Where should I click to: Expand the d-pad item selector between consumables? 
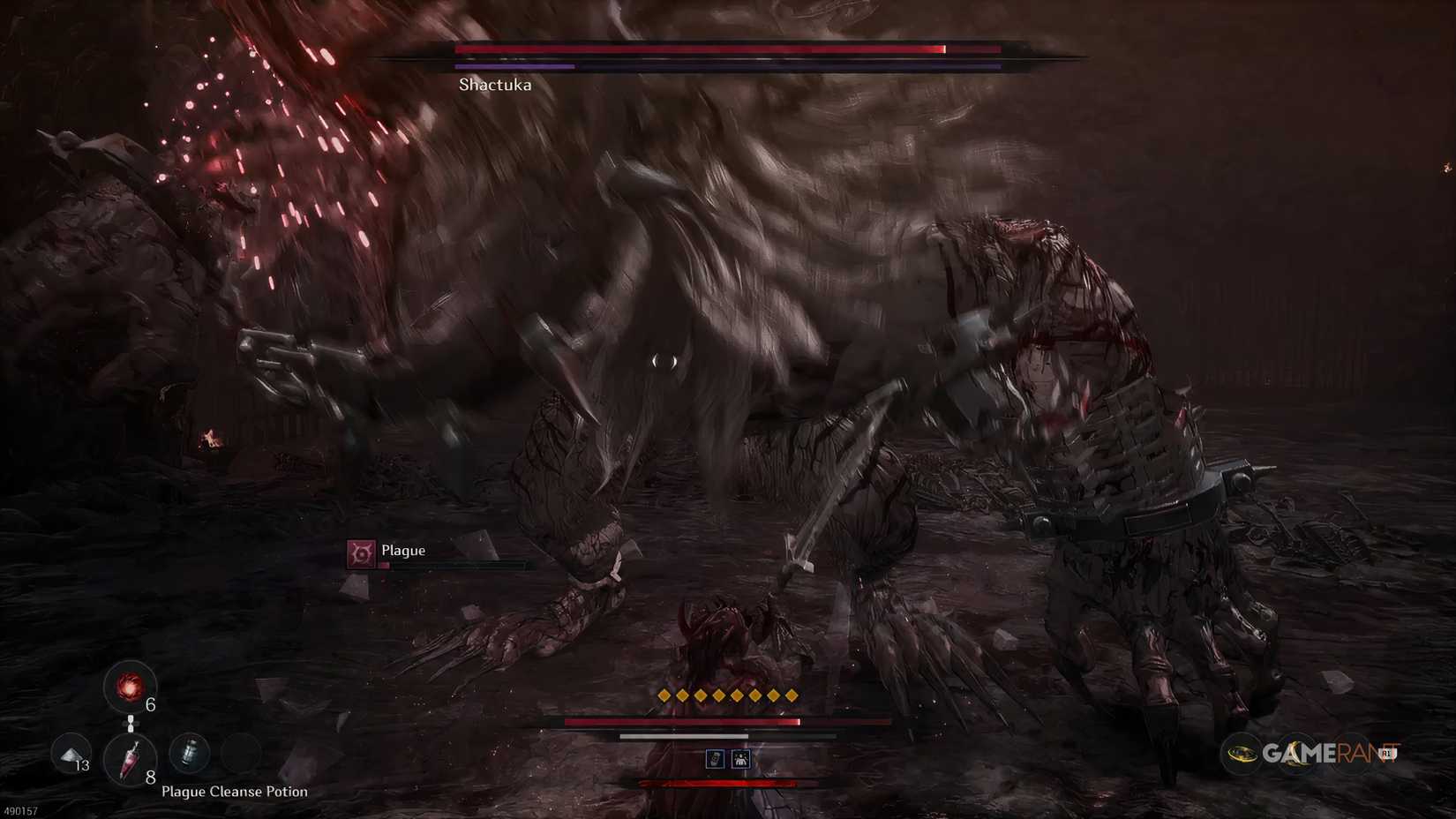coord(131,724)
